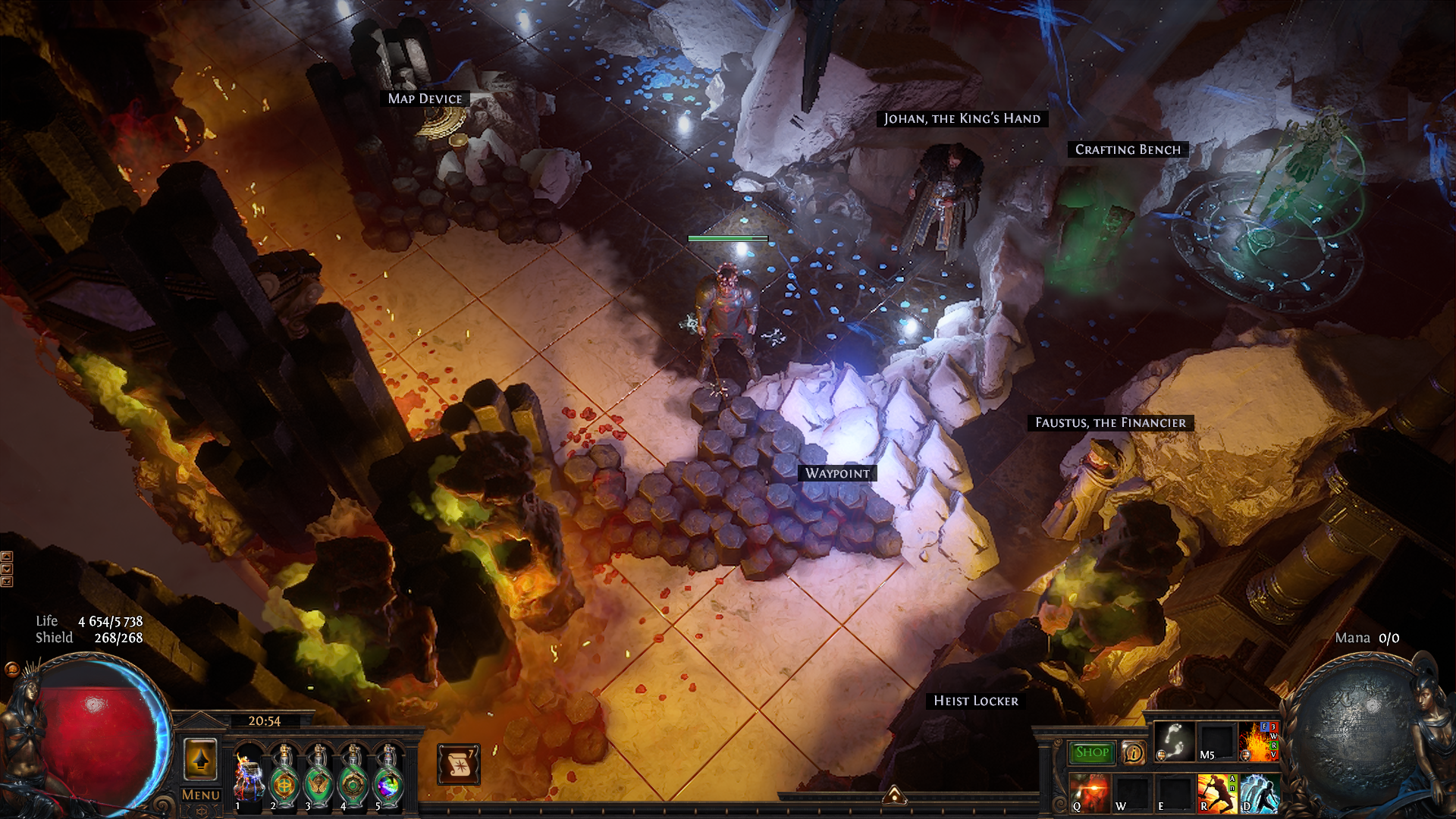Open the scroll icon showing 7

(x=458, y=764)
